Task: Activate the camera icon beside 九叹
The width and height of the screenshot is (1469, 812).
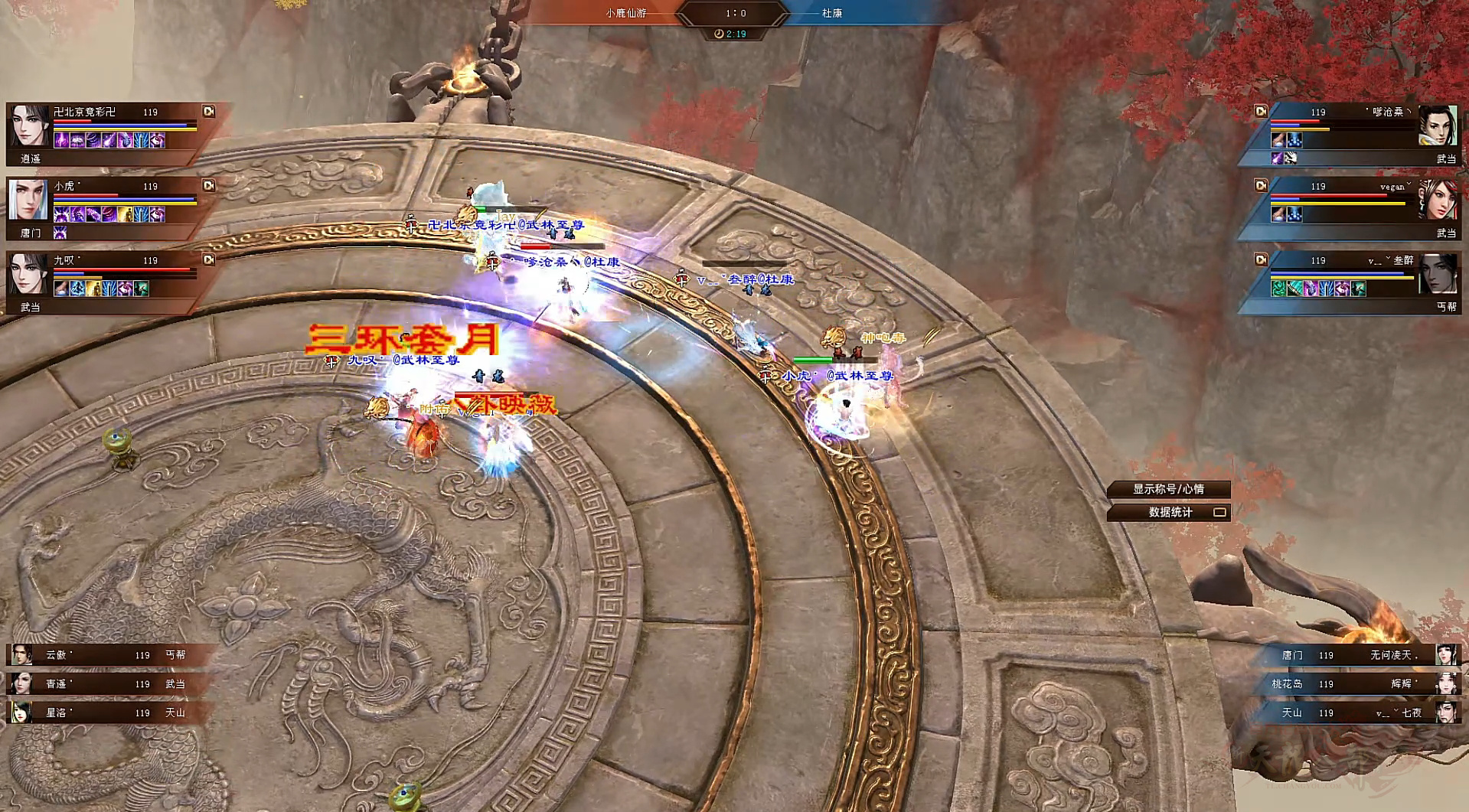Action: tap(208, 260)
